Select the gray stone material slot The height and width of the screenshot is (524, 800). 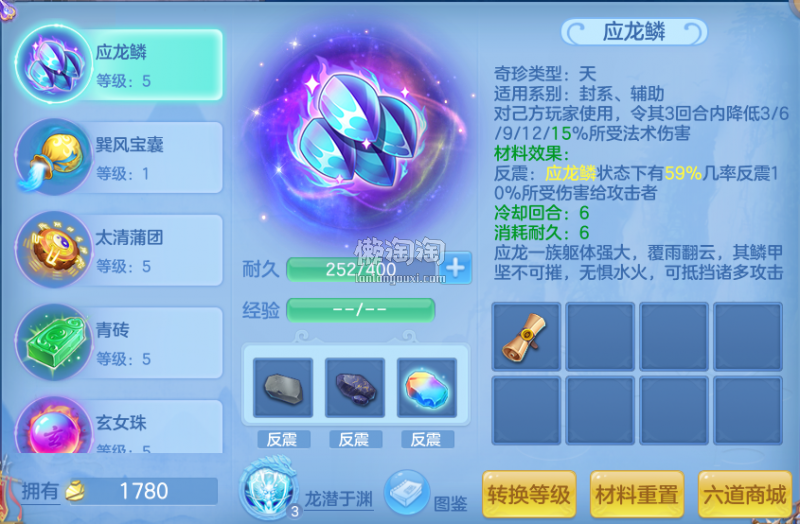tap(282, 388)
